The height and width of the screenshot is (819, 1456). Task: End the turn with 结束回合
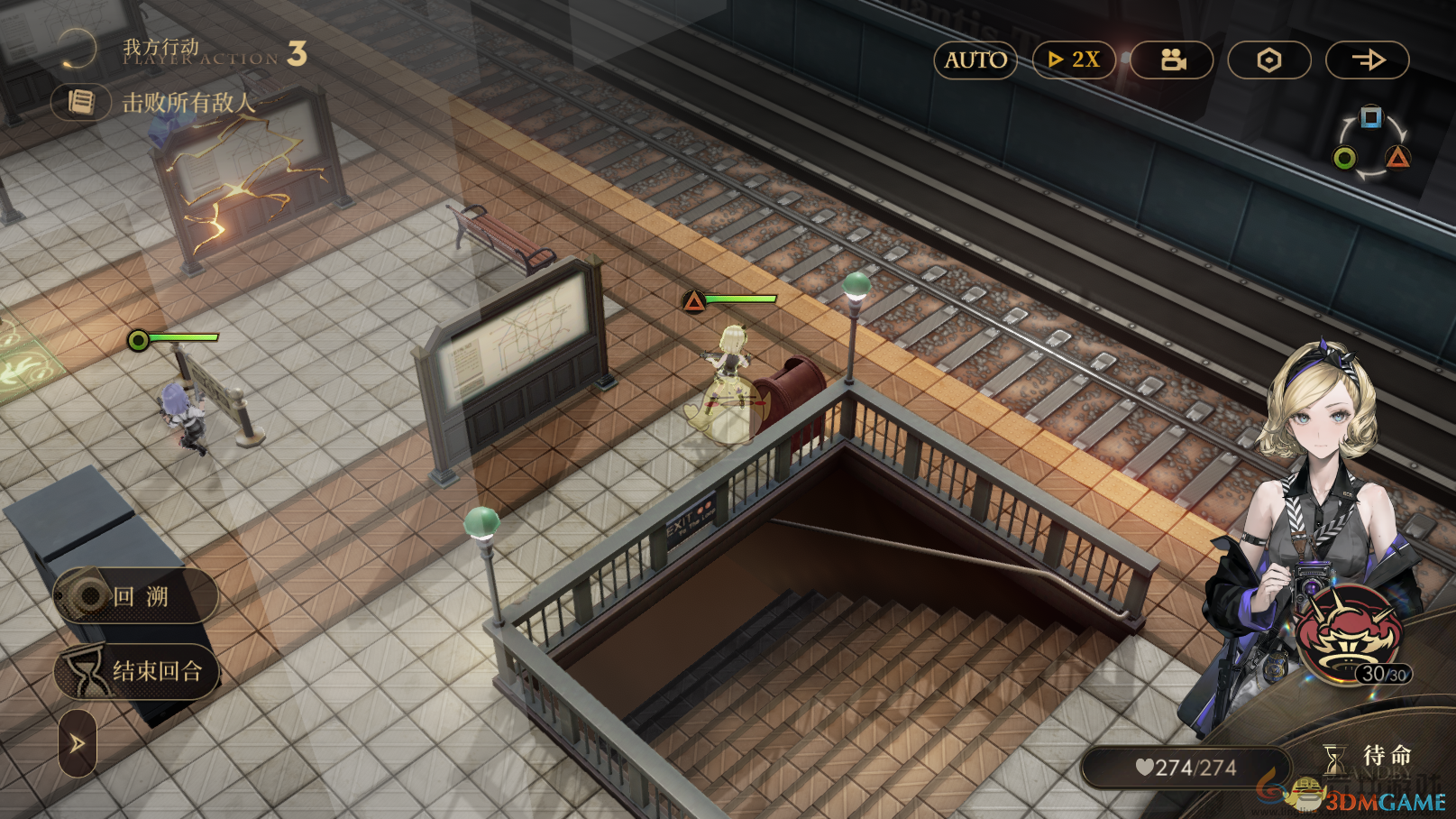pyautogui.click(x=137, y=671)
